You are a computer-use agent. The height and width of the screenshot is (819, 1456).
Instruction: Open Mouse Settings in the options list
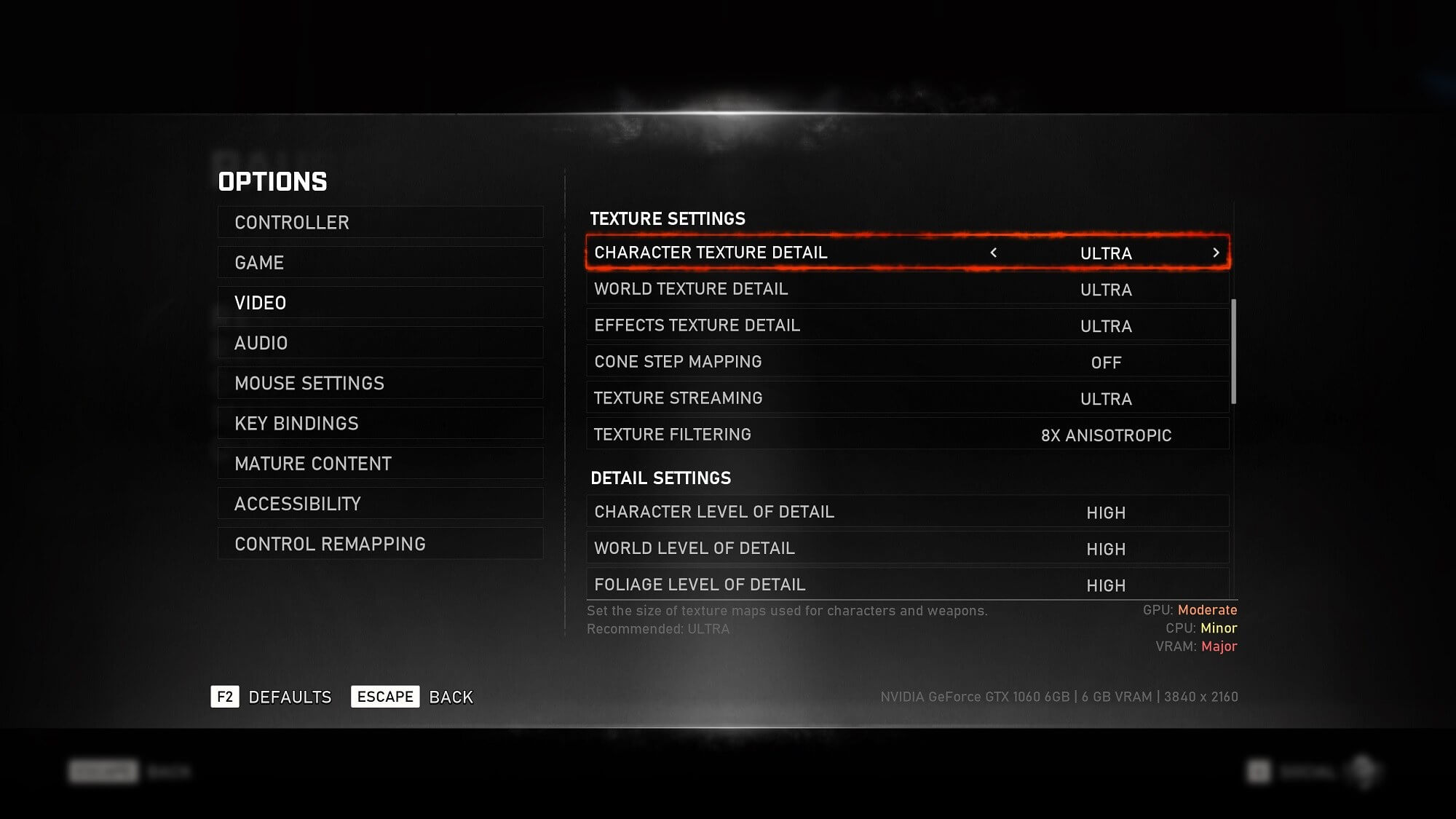(380, 383)
